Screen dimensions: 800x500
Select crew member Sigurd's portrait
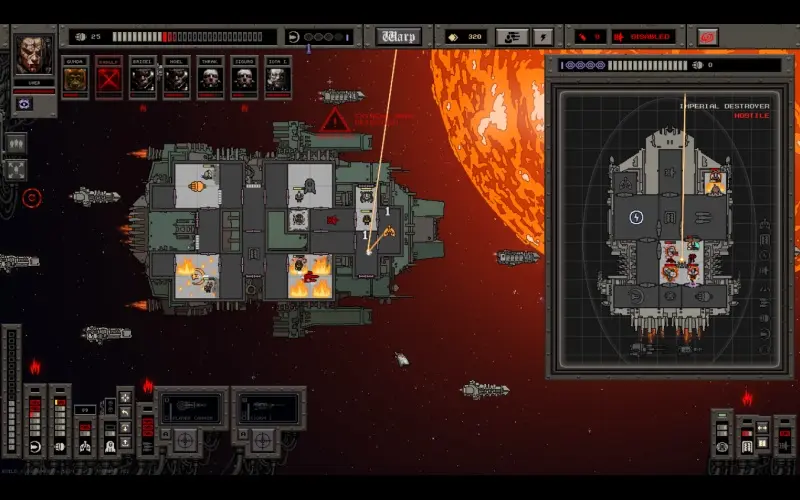pyautogui.click(x=245, y=77)
